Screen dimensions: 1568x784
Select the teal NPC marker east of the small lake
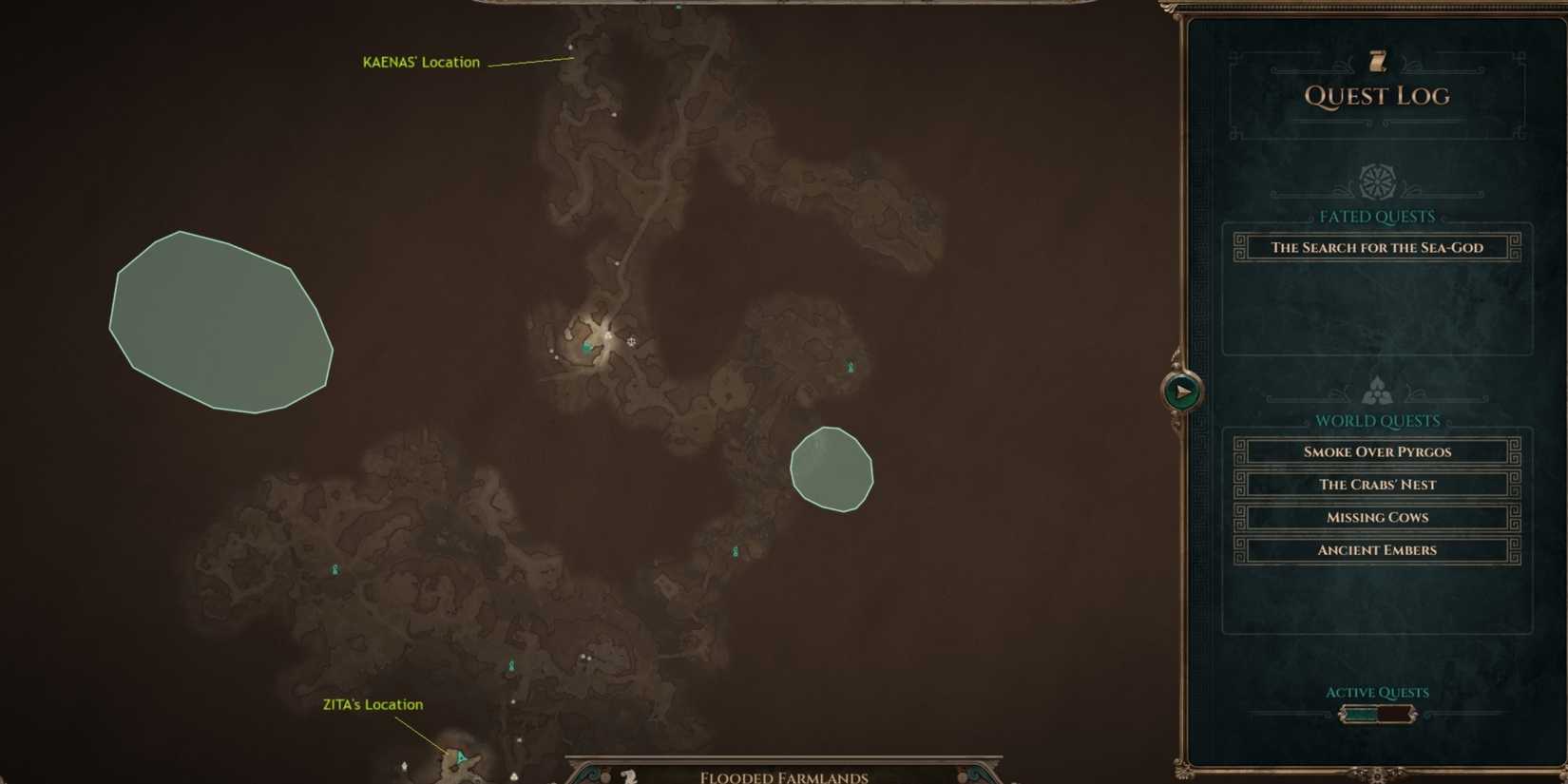[850, 366]
